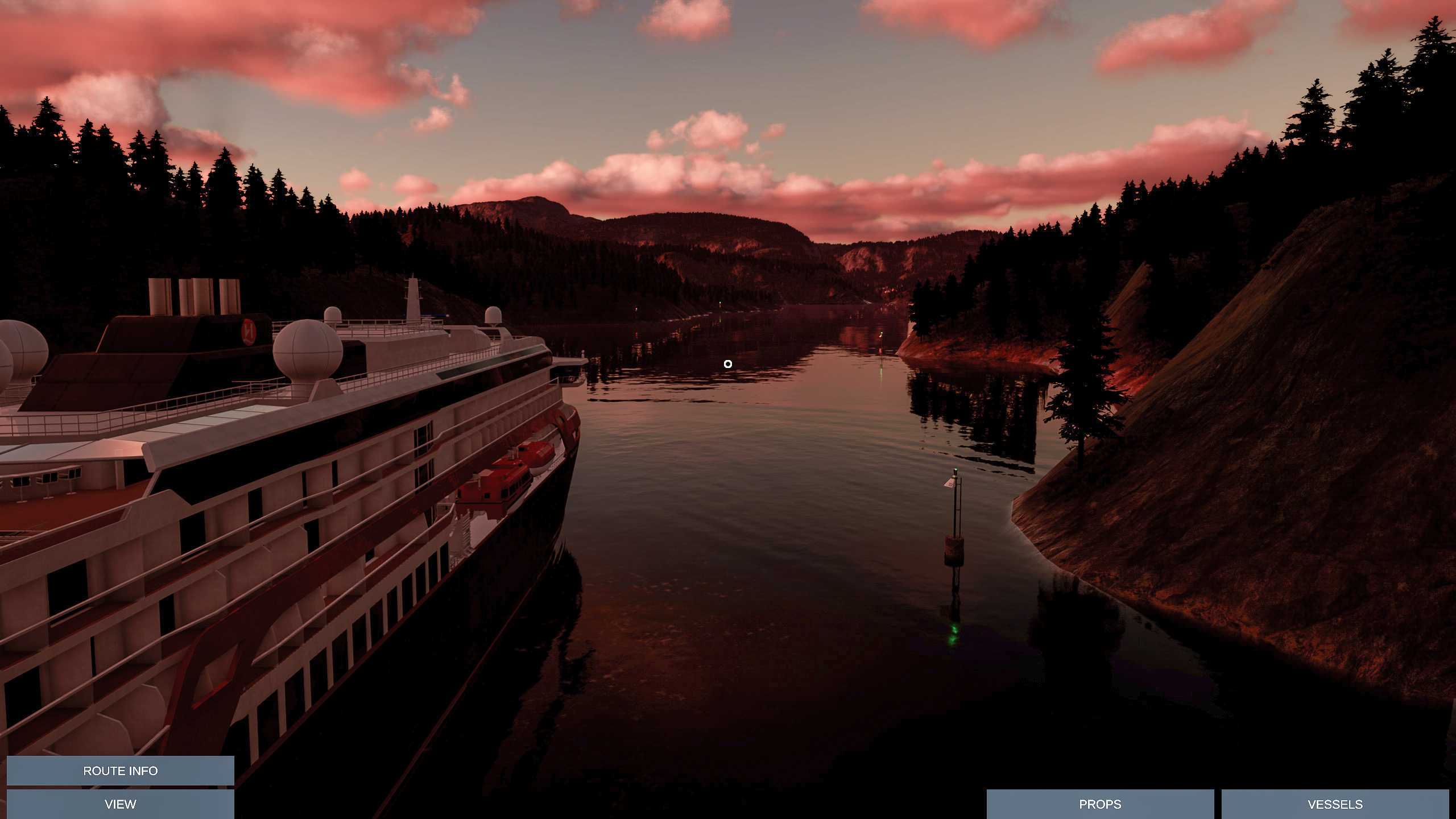Open the Props menu

(x=1100, y=804)
